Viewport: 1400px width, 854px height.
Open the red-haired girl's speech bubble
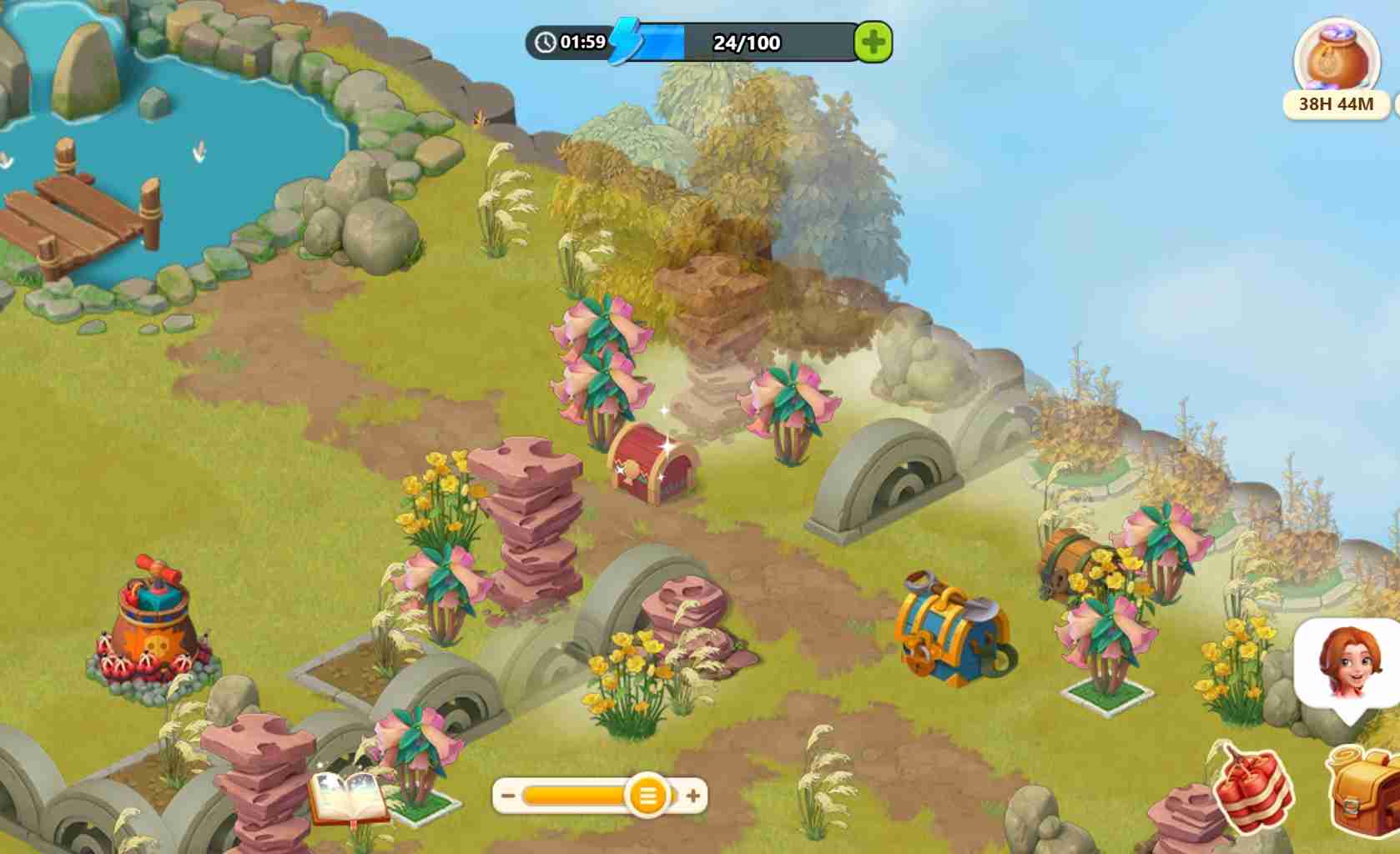click(x=1346, y=665)
